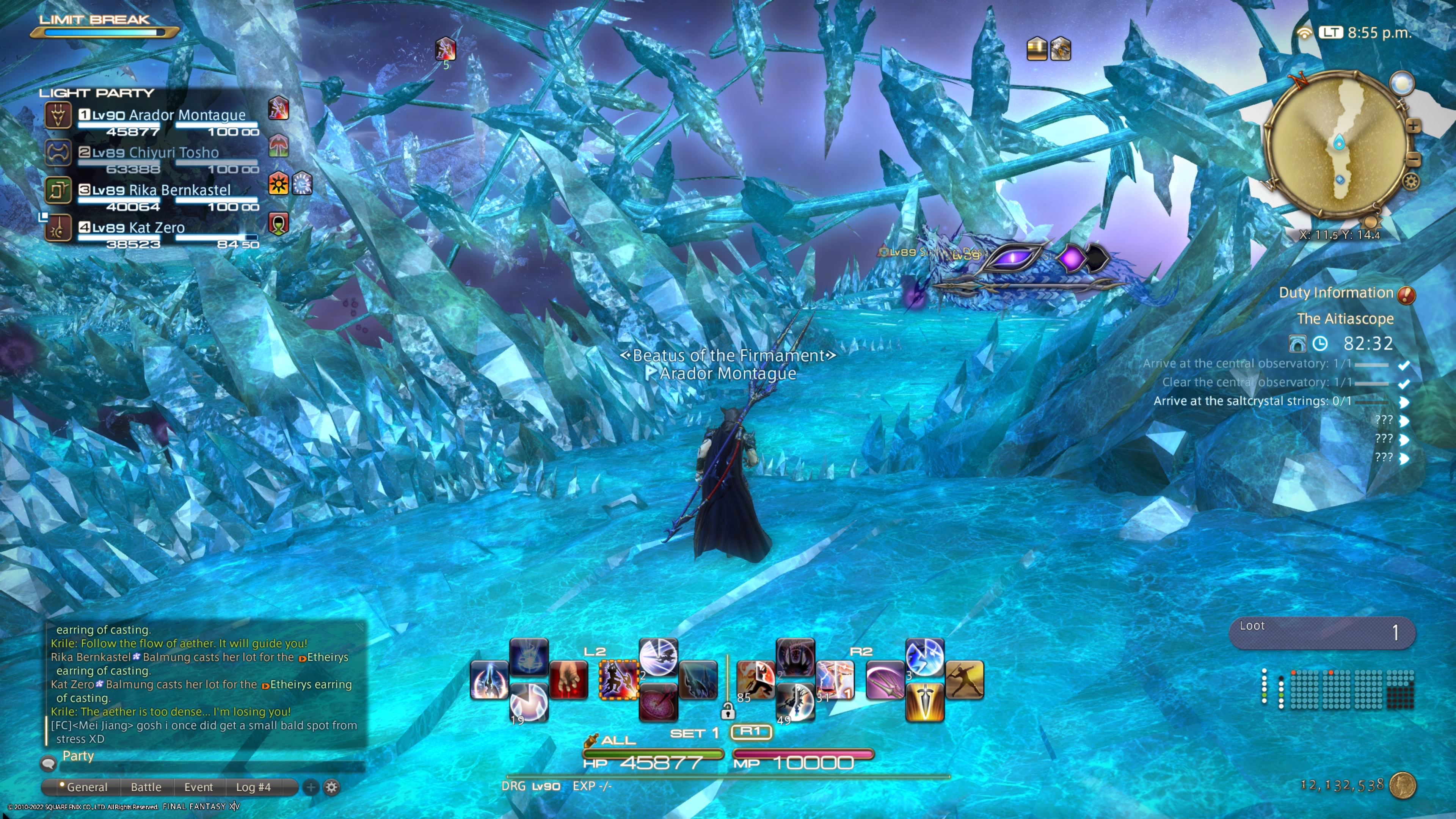Activate the red clawed hand ability
Viewport: 1456px width, 819px height.
coord(568,680)
